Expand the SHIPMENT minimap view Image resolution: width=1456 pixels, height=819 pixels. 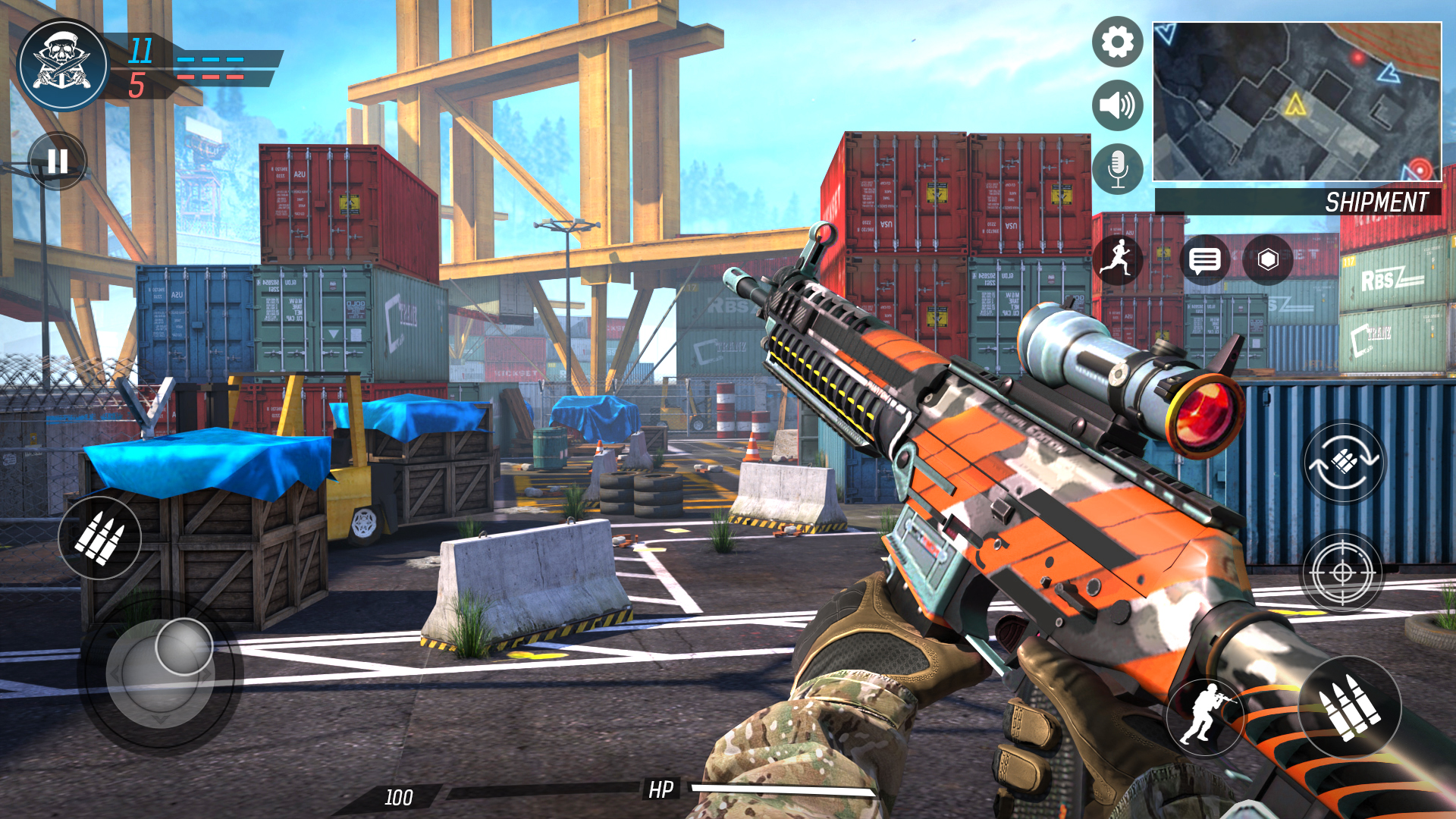1300,102
